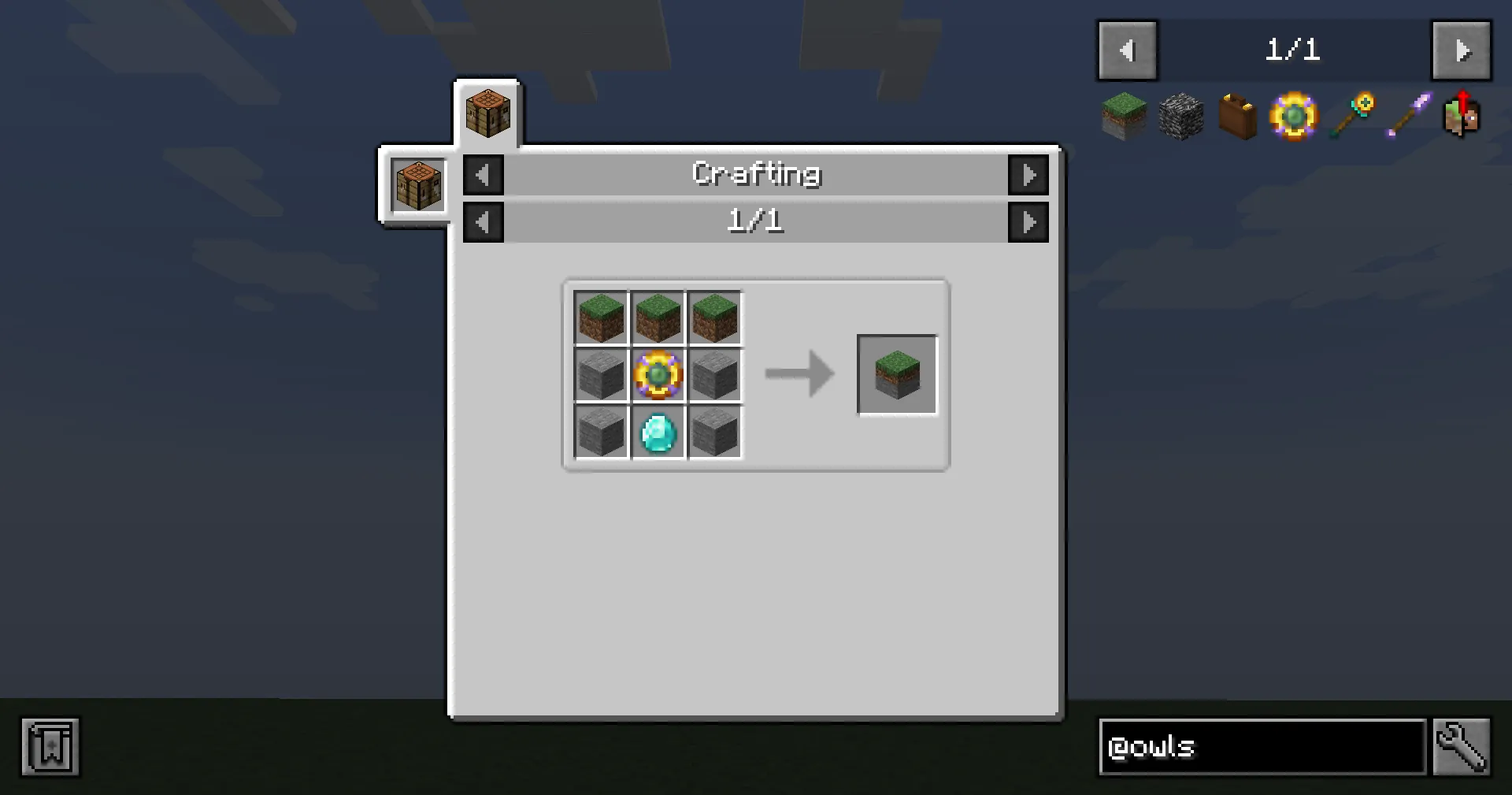Click the Crafting title bar

756,173
